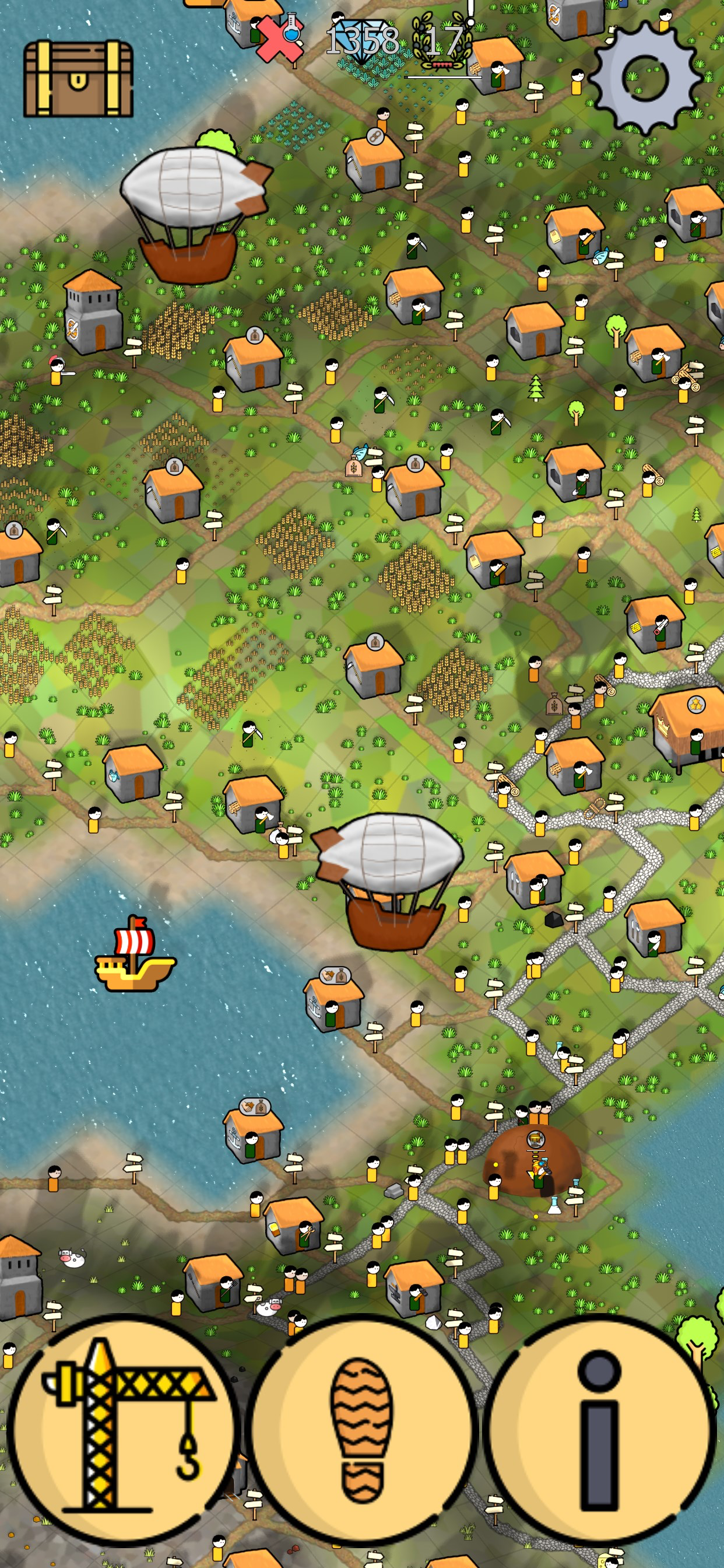Screen dimensions: 724x1568
Task: Open the treasure chest inventory
Action: pyautogui.click(x=78, y=79)
